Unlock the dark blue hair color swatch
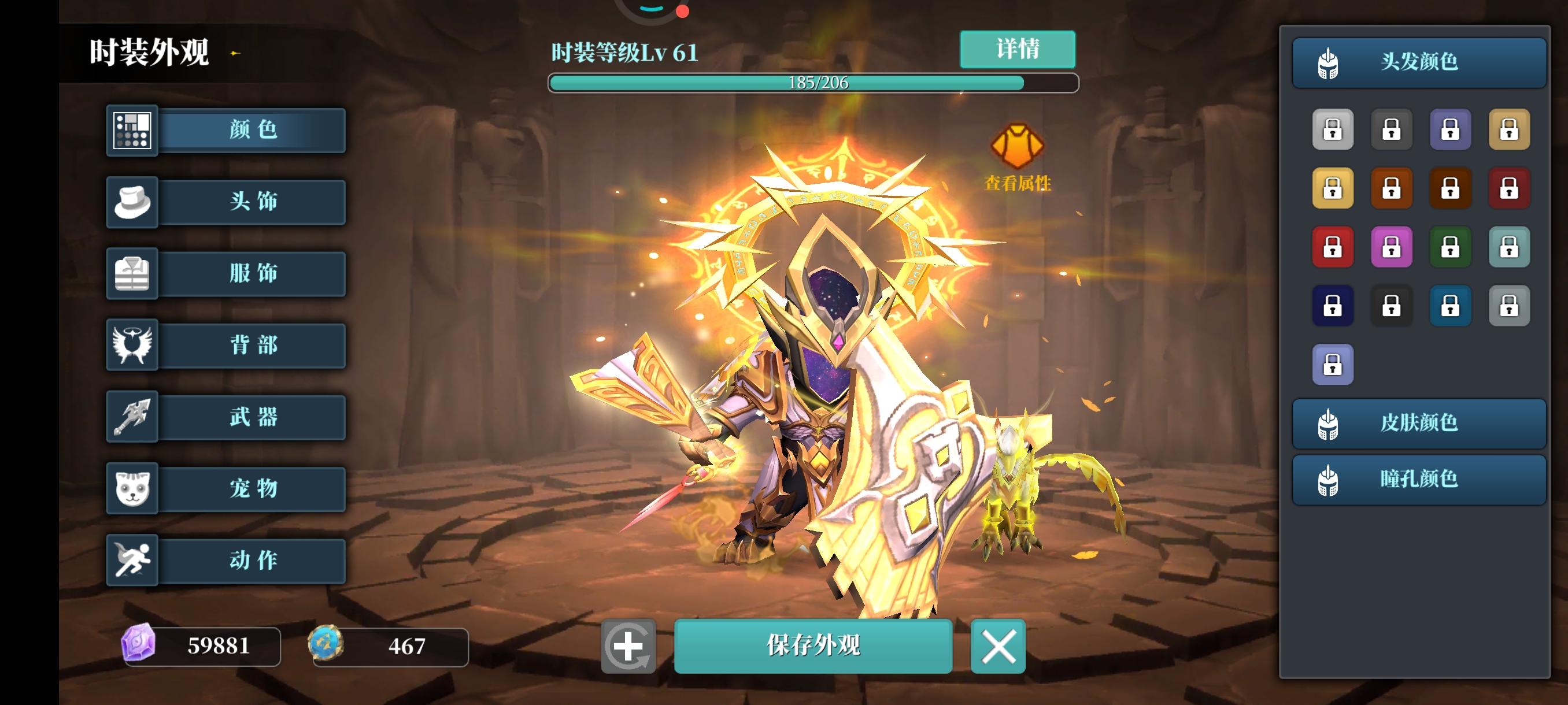The height and width of the screenshot is (705, 1568). coord(1333,305)
